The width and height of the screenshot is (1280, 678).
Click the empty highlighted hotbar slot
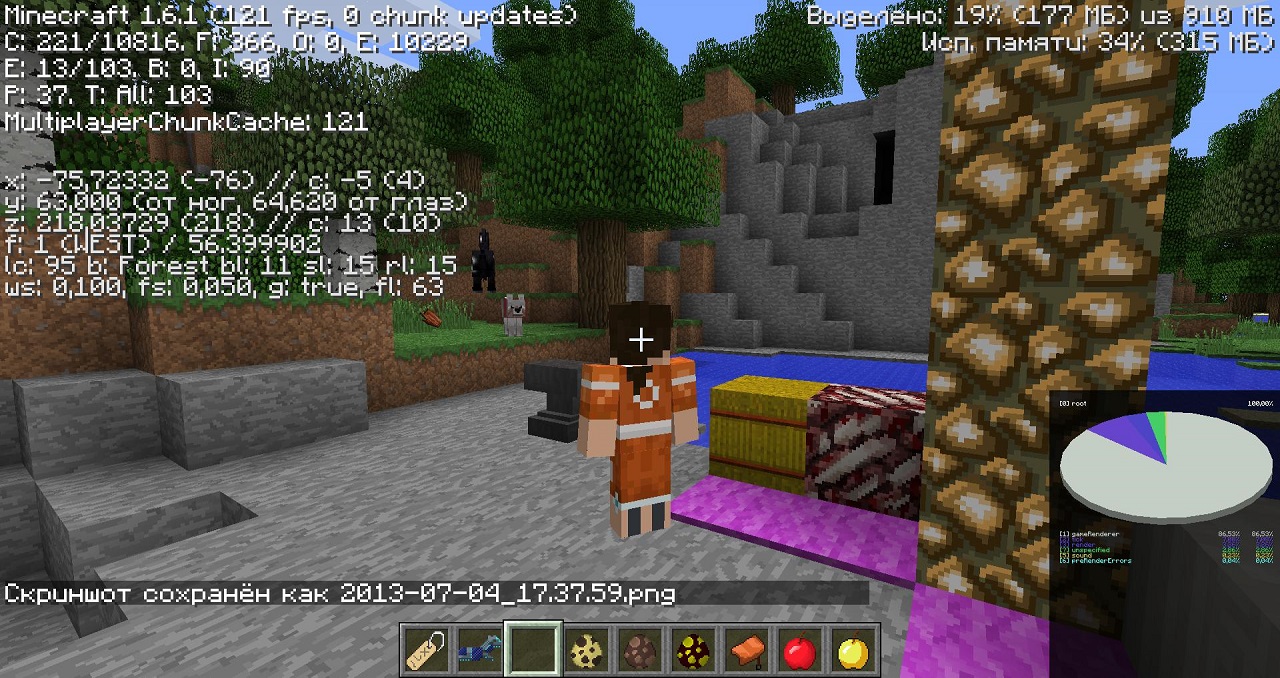click(533, 651)
